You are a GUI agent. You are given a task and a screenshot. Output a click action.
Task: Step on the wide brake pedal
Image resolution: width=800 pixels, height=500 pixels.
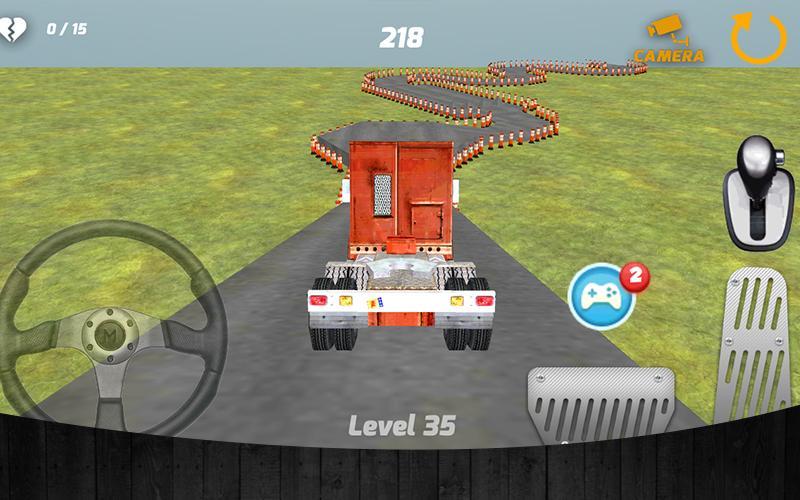pyautogui.click(x=602, y=403)
